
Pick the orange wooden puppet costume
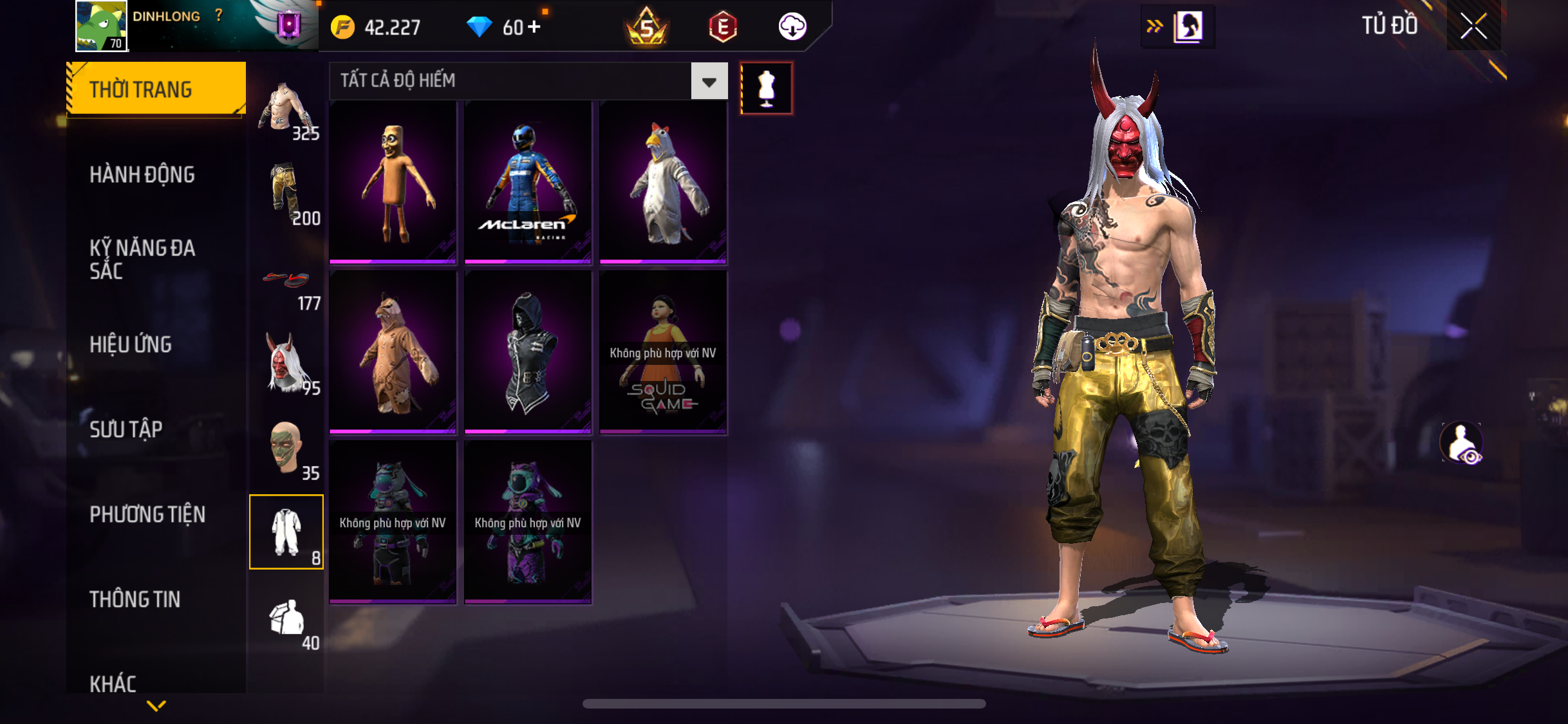[393, 182]
